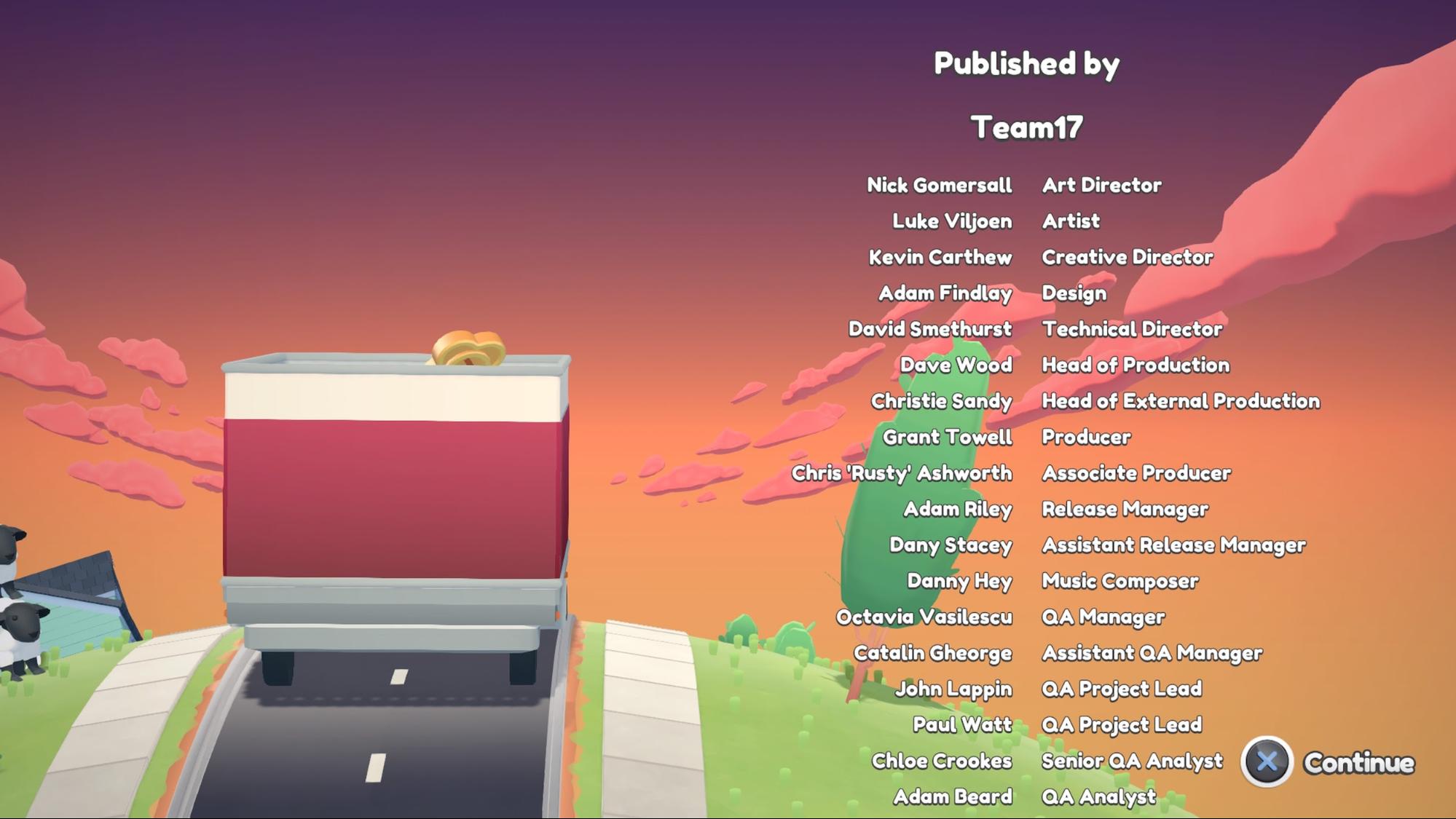This screenshot has width=1456, height=819.
Task: Click David Smethurst Technical Director line
Action: 929,329
